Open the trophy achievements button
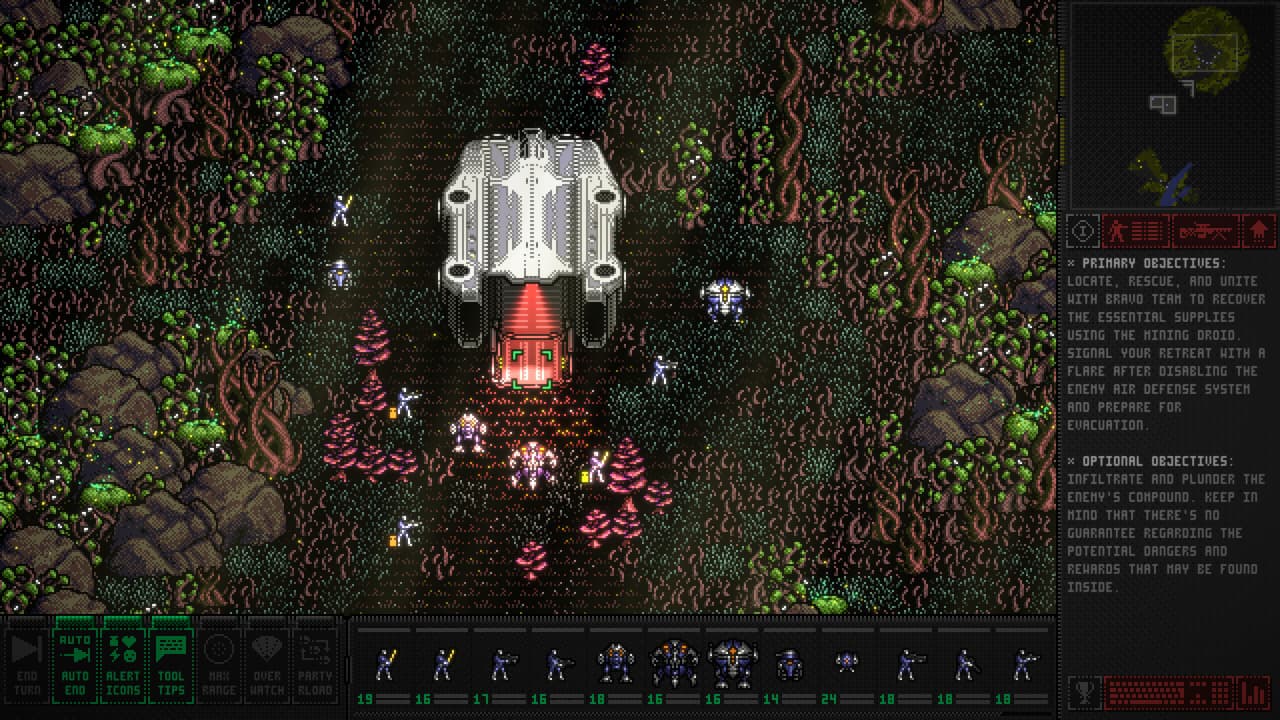 1083,692
